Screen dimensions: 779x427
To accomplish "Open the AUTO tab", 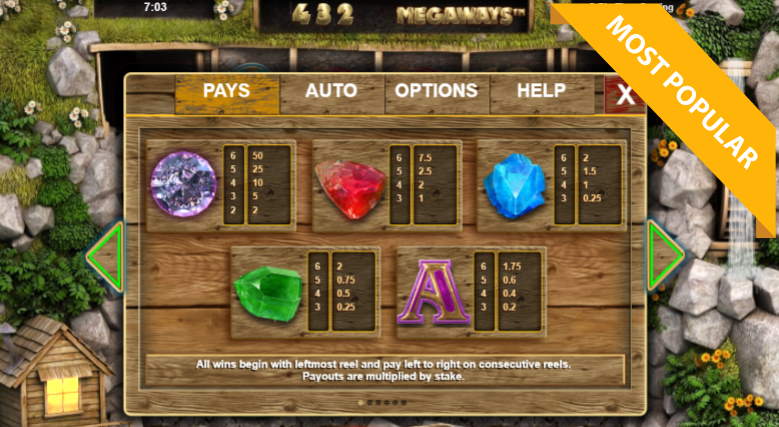I will click(x=331, y=92).
